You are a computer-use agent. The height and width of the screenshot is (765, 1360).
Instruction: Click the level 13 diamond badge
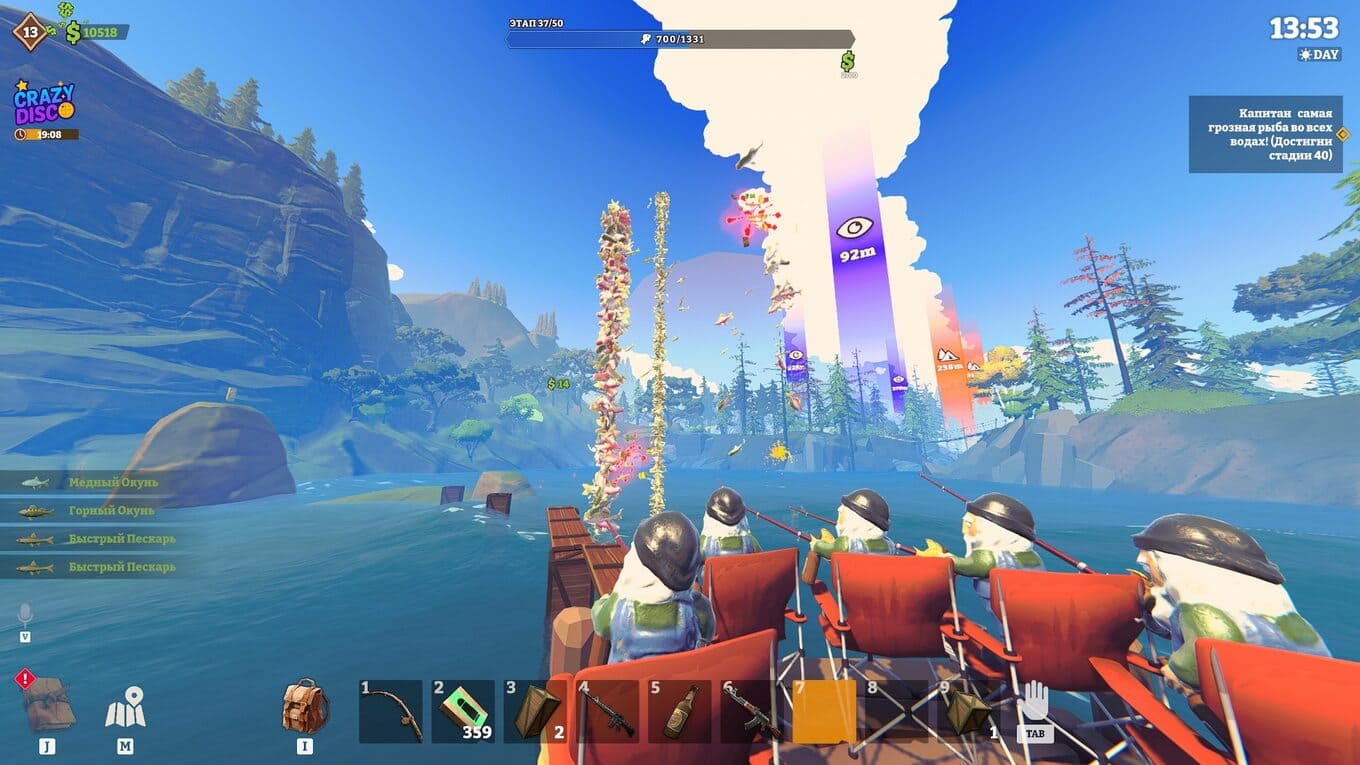(x=30, y=31)
